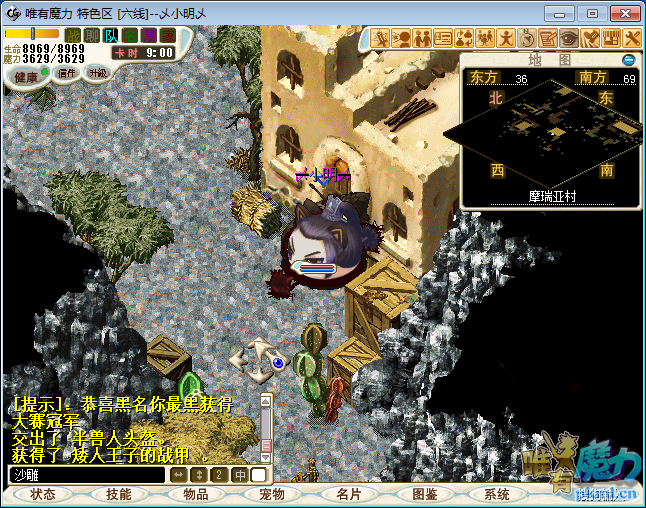Click the 升级 (Level Up) button
The image size is (646, 508).
click(x=98, y=73)
